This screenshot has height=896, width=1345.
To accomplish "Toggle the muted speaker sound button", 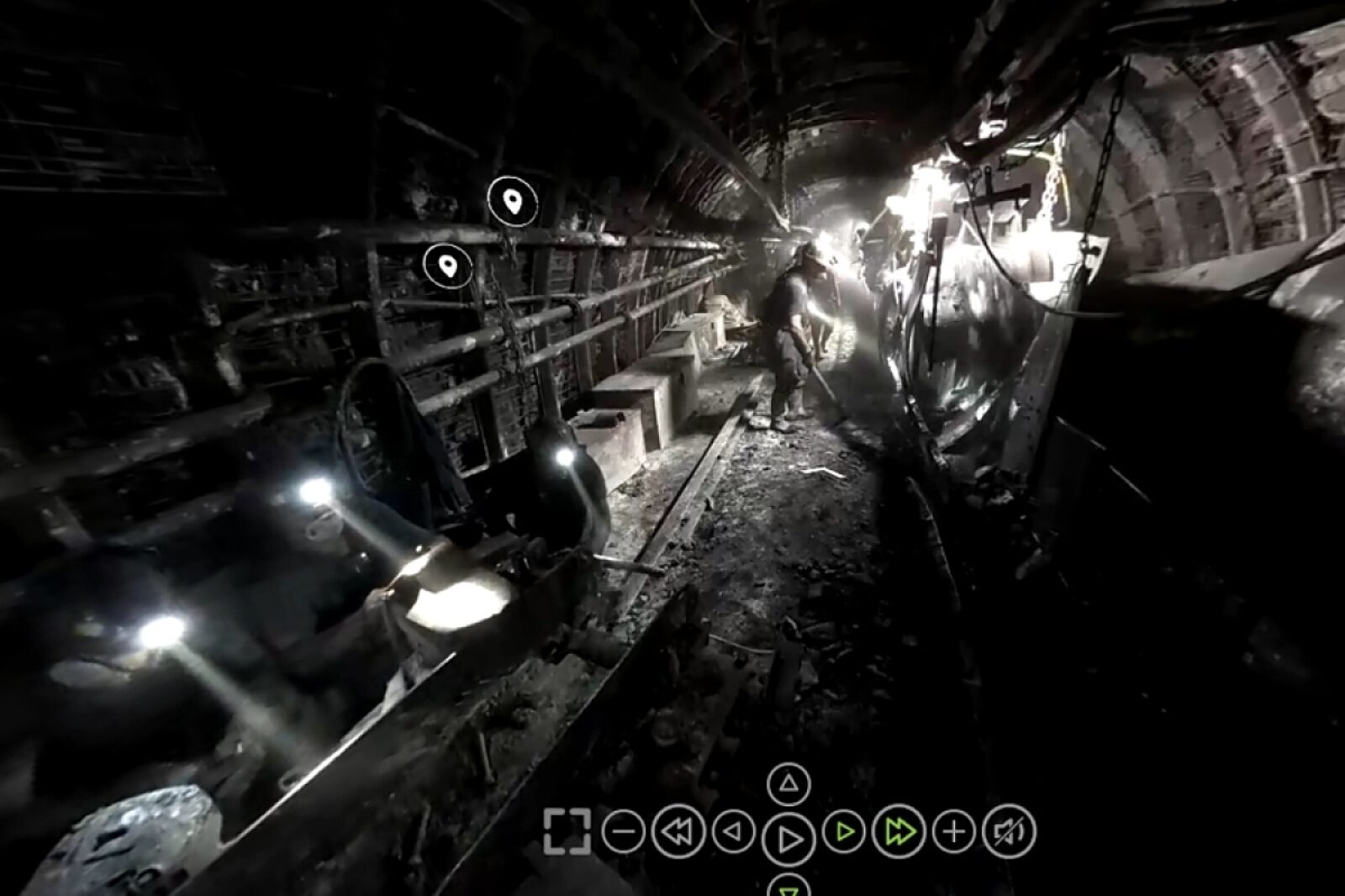I will click(1010, 832).
